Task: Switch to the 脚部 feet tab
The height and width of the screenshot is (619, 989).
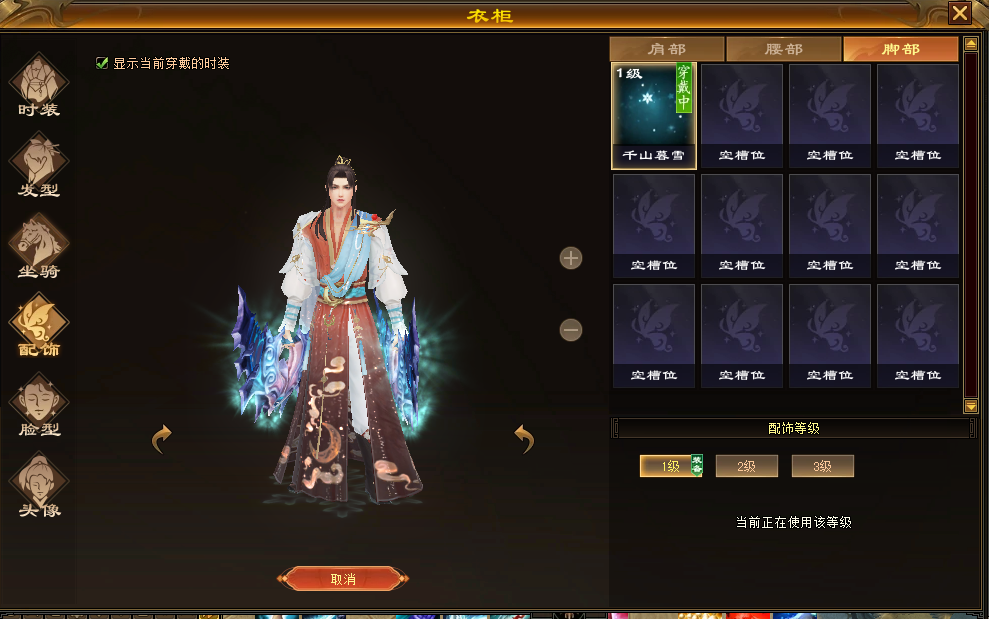Action: [900, 49]
